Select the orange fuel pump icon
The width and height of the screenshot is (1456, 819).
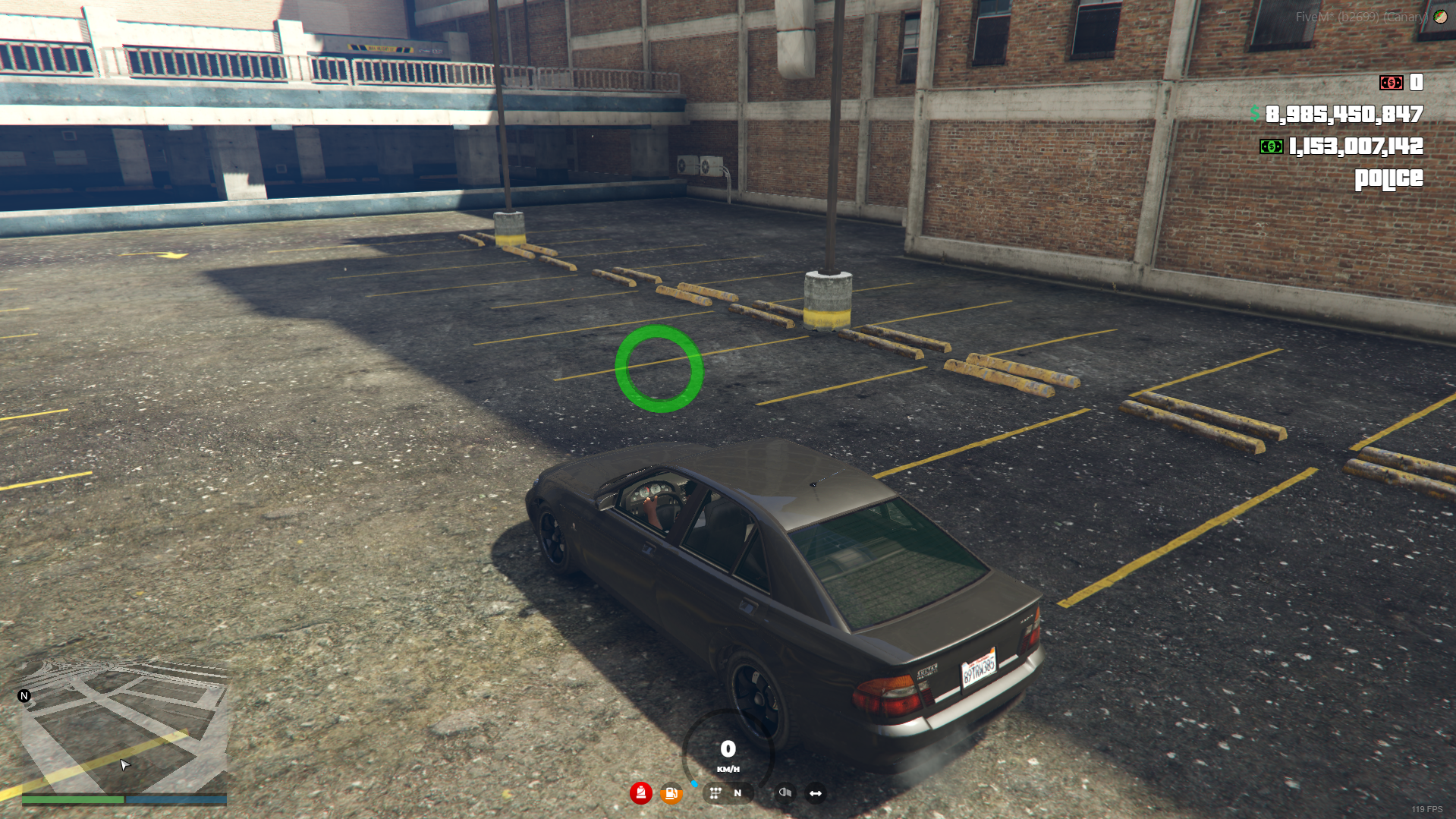tap(671, 794)
